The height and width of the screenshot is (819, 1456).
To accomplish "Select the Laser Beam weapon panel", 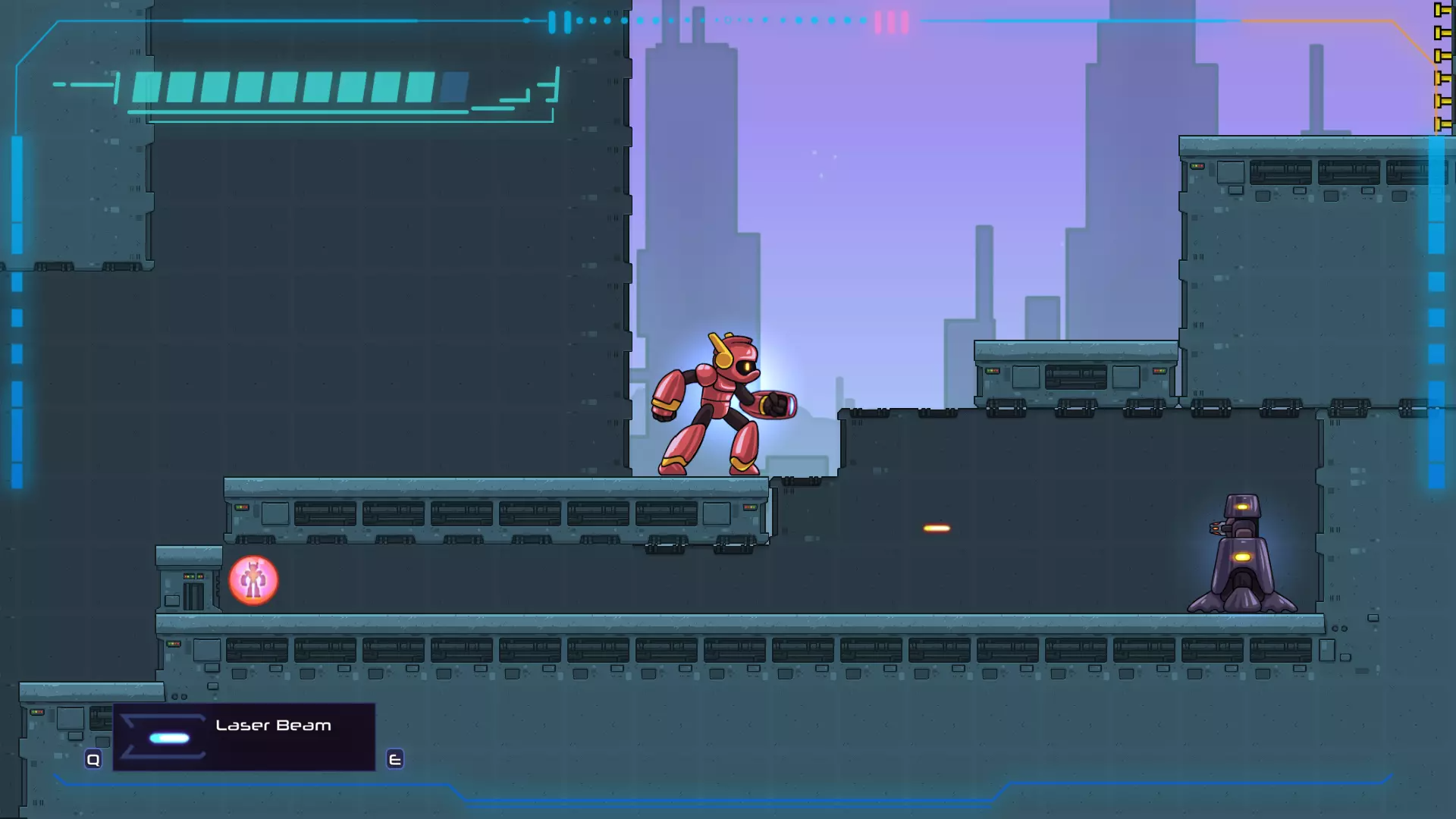I will [x=243, y=736].
